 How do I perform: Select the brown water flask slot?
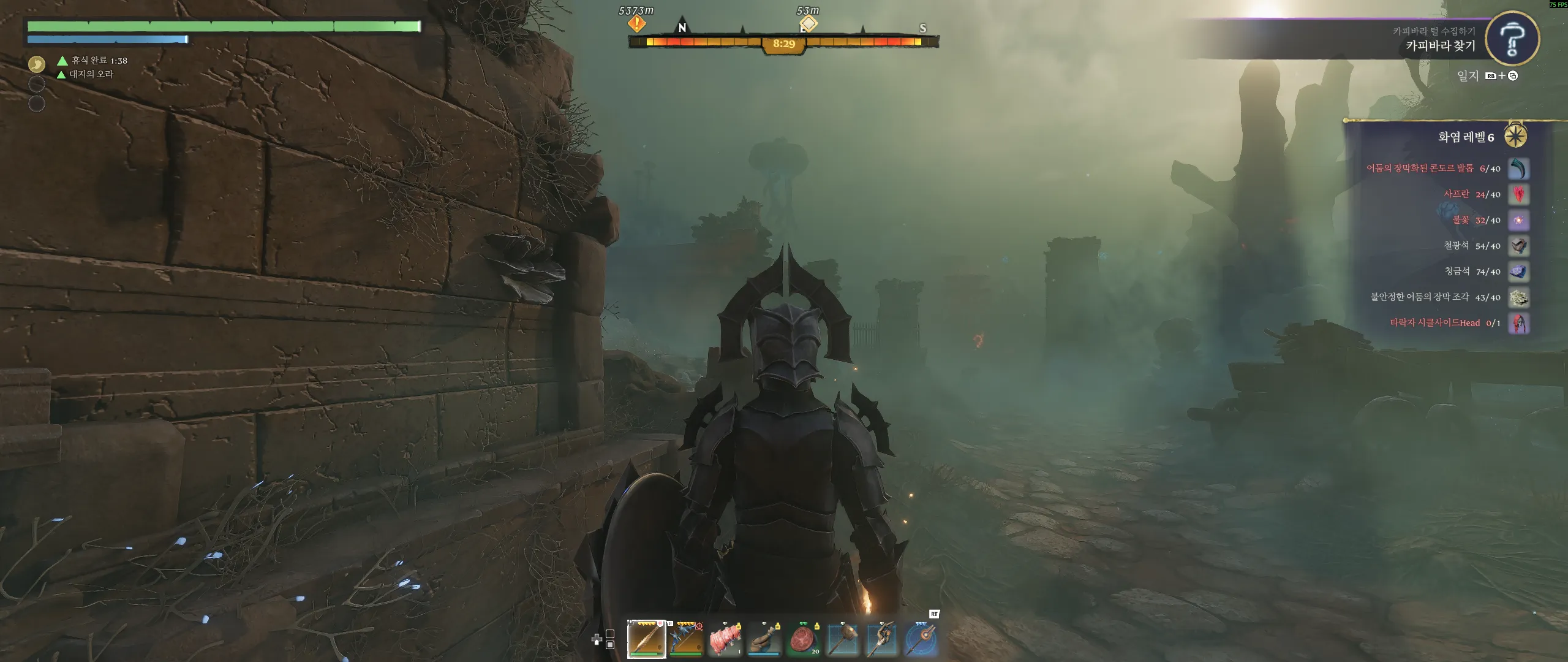[764, 639]
